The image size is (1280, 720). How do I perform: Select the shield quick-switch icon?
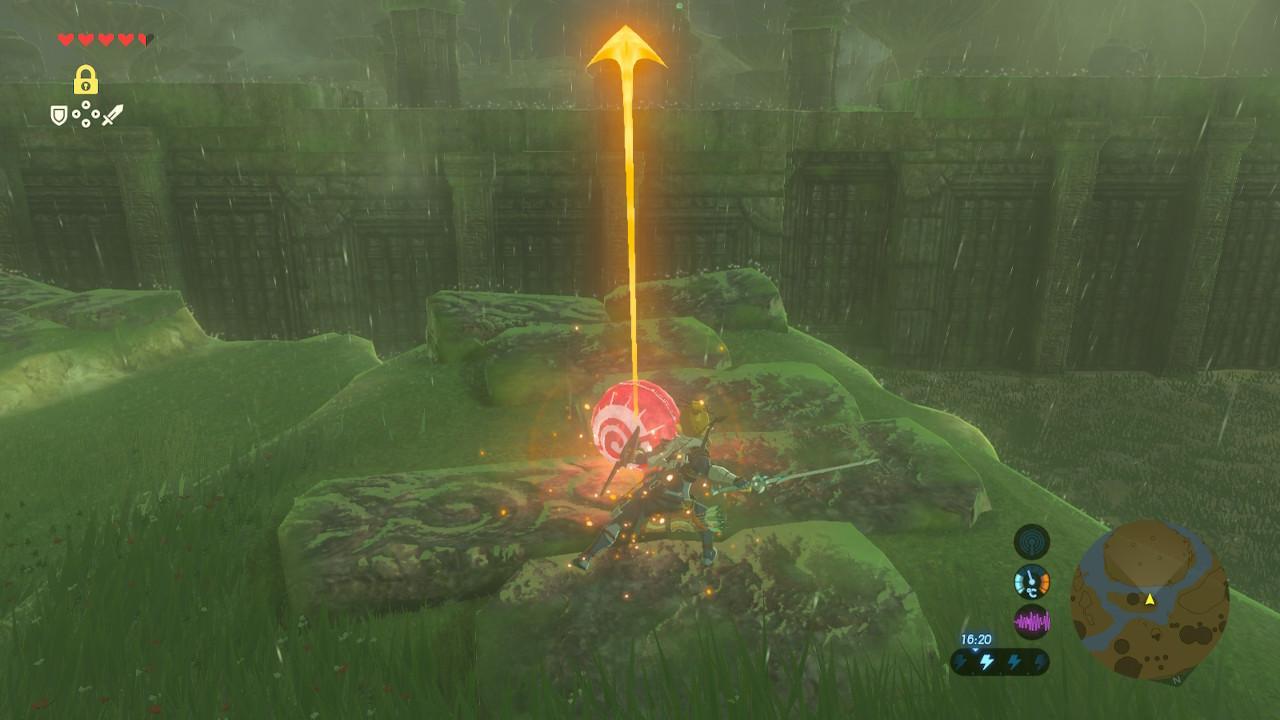tap(60, 116)
